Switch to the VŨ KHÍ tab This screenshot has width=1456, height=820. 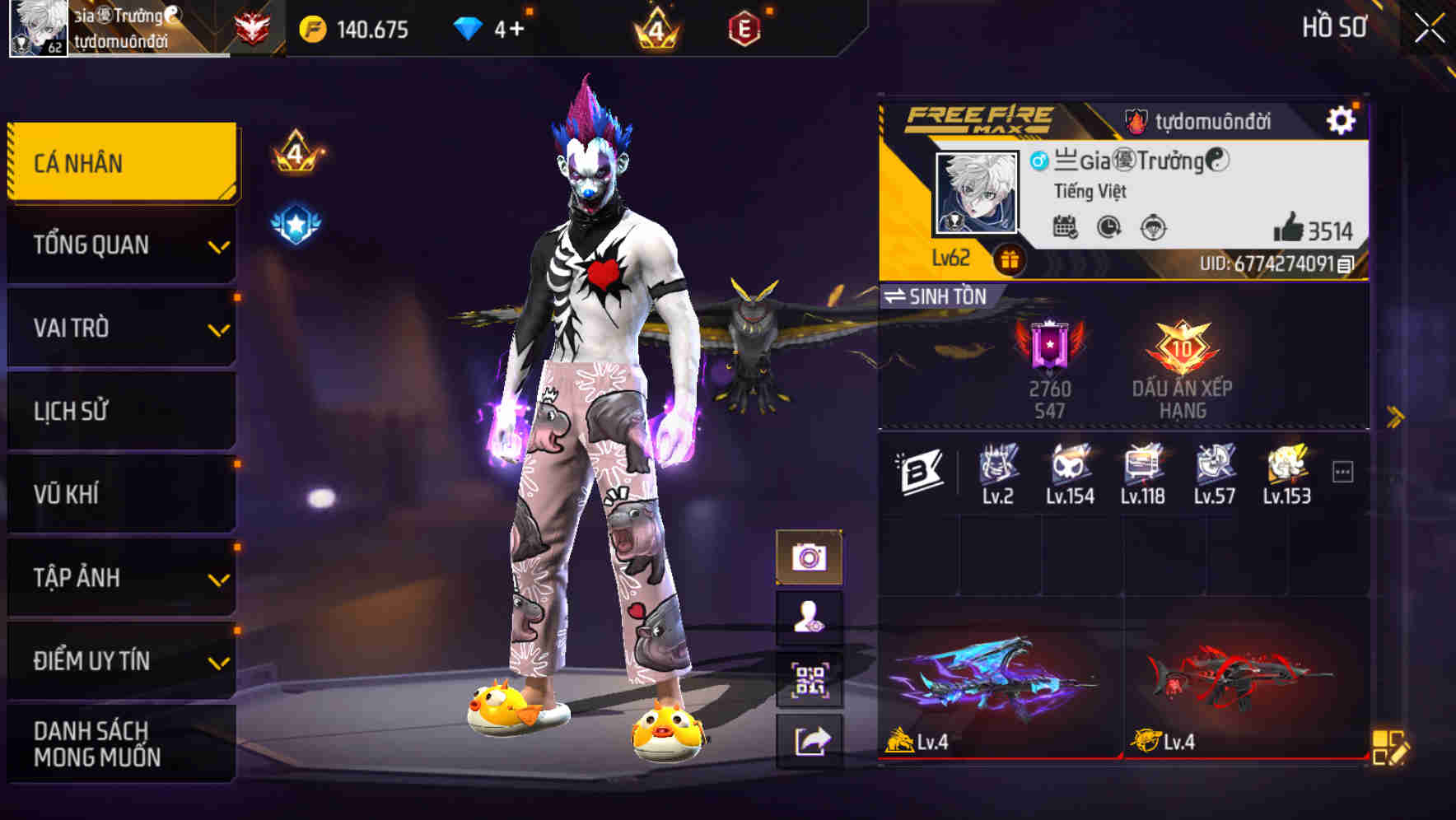point(120,494)
